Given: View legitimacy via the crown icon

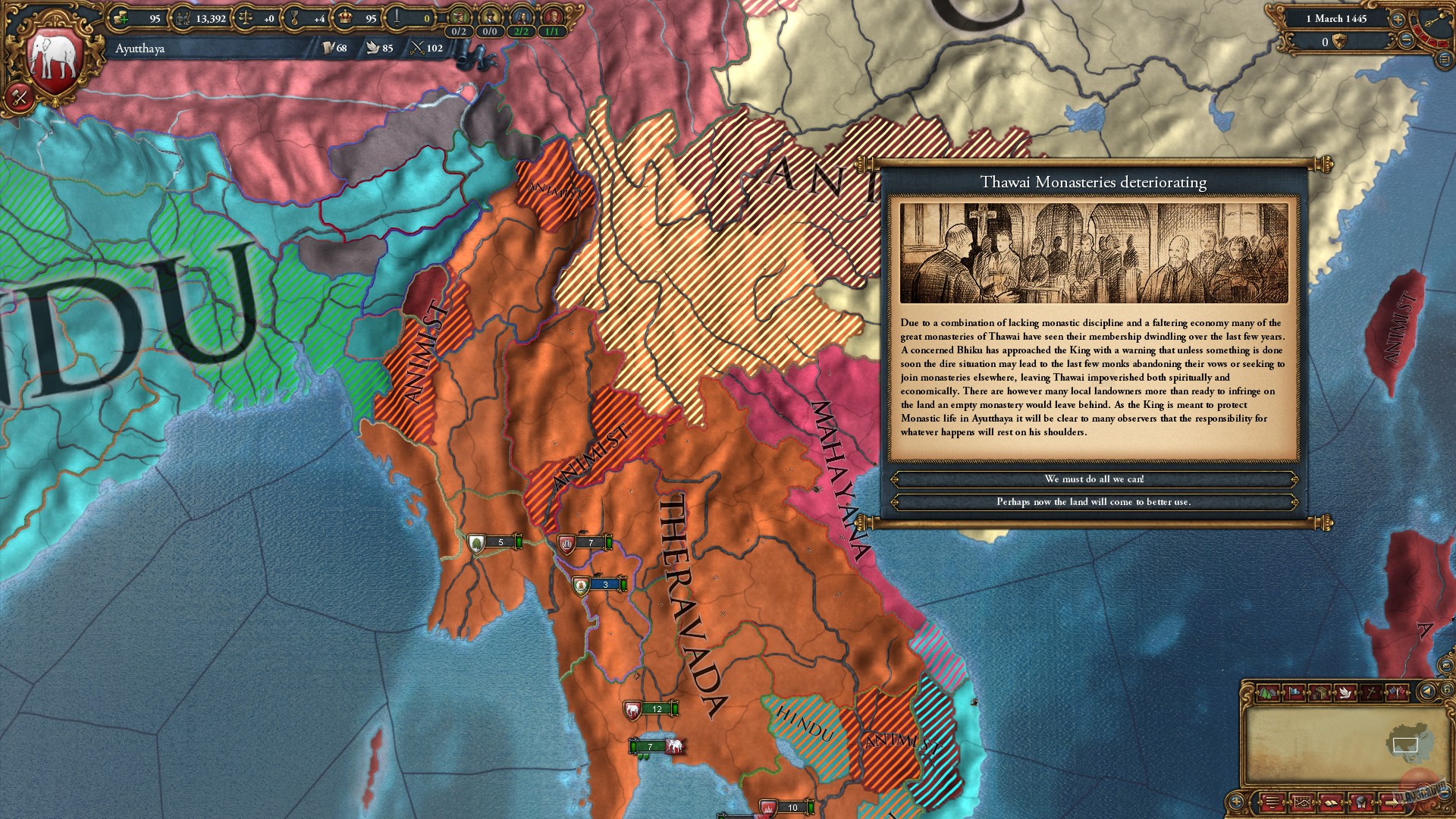Looking at the screenshot, I should (x=344, y=18).
